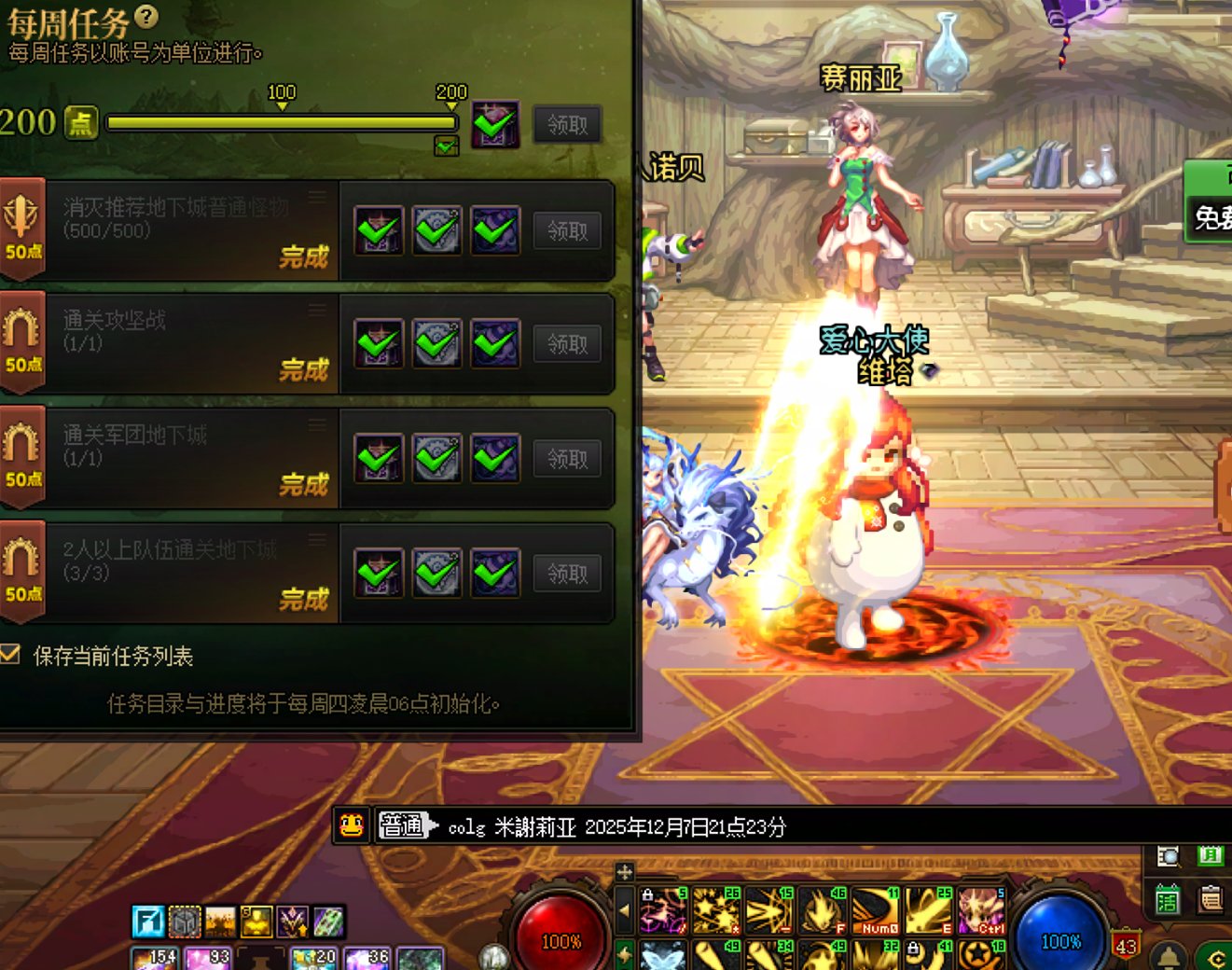Open the clipboard quest list icon
Viewport: 1232px width, 970px height.
pos(1211,900)
